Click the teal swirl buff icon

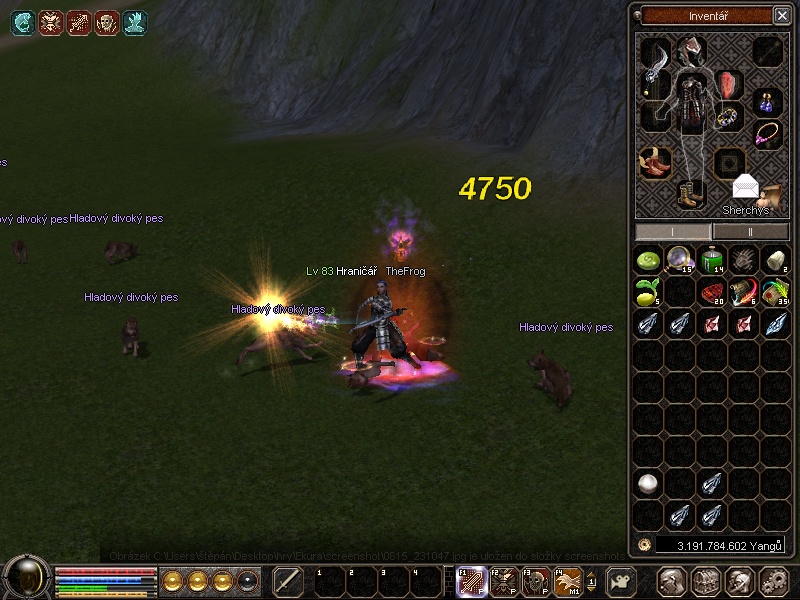tap(23, 22)
